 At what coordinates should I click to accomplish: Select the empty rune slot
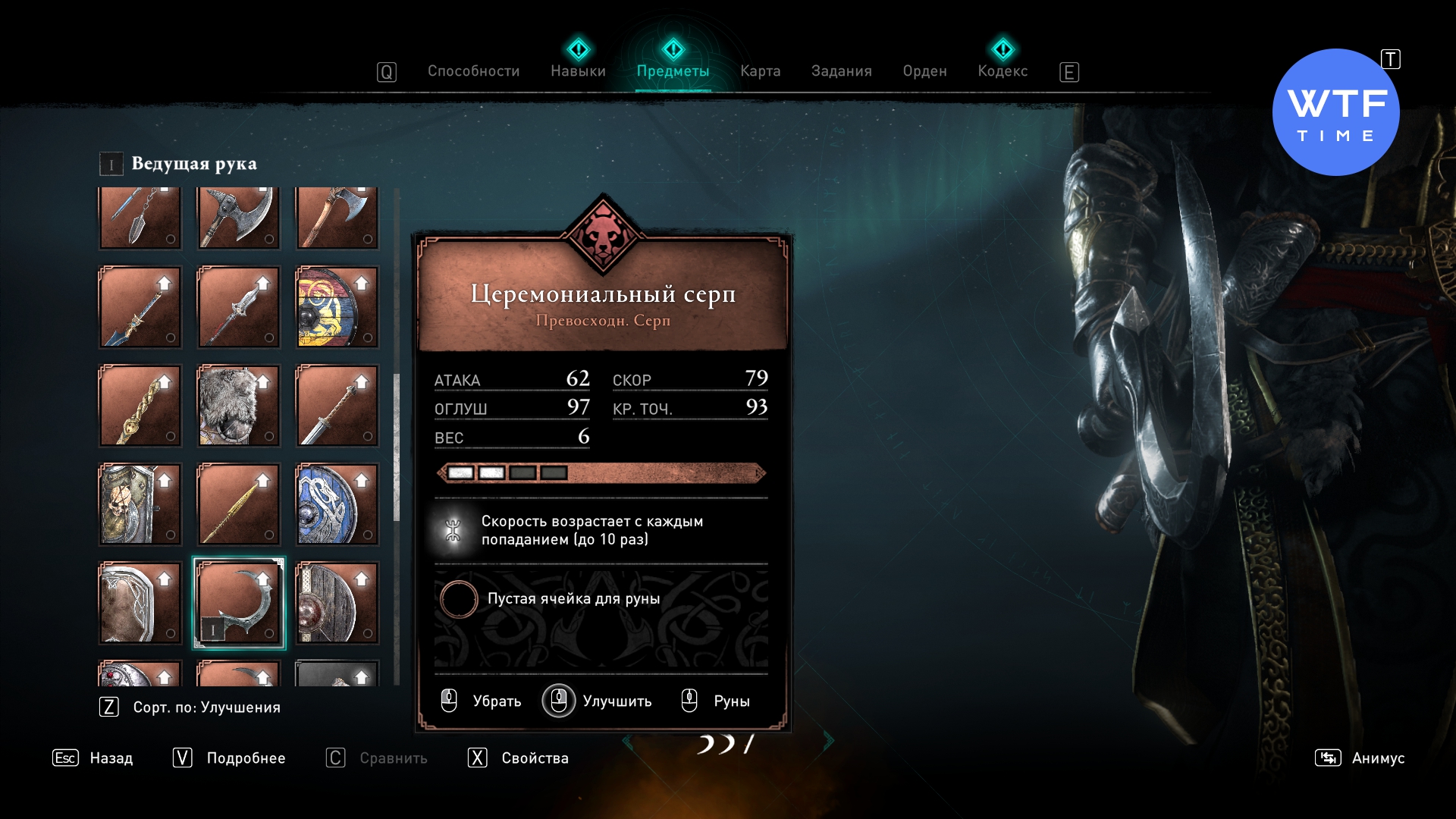pyautogui.click(x=459, y=599)
